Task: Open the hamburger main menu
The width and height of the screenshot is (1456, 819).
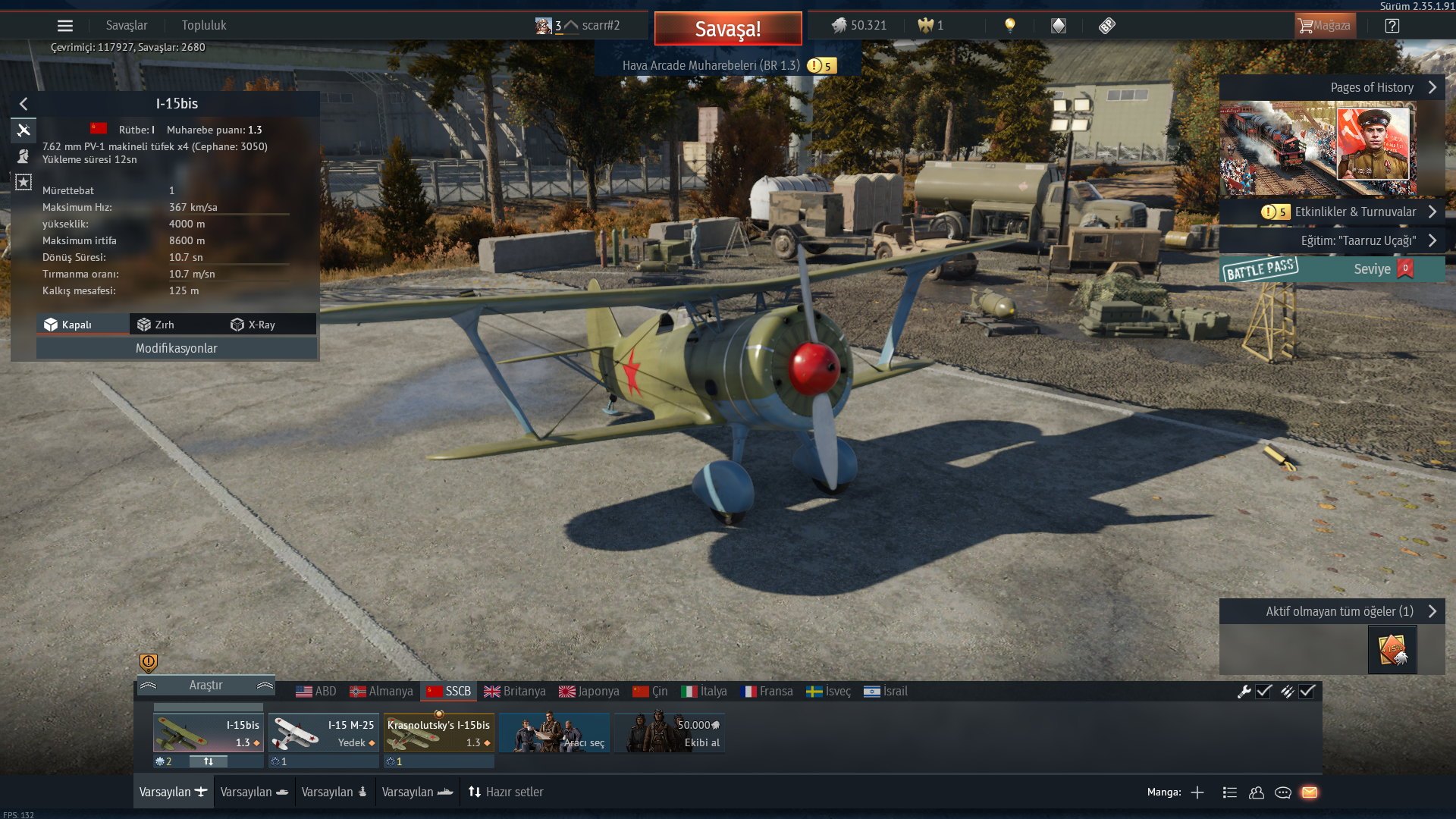Action: pos(65,26)
